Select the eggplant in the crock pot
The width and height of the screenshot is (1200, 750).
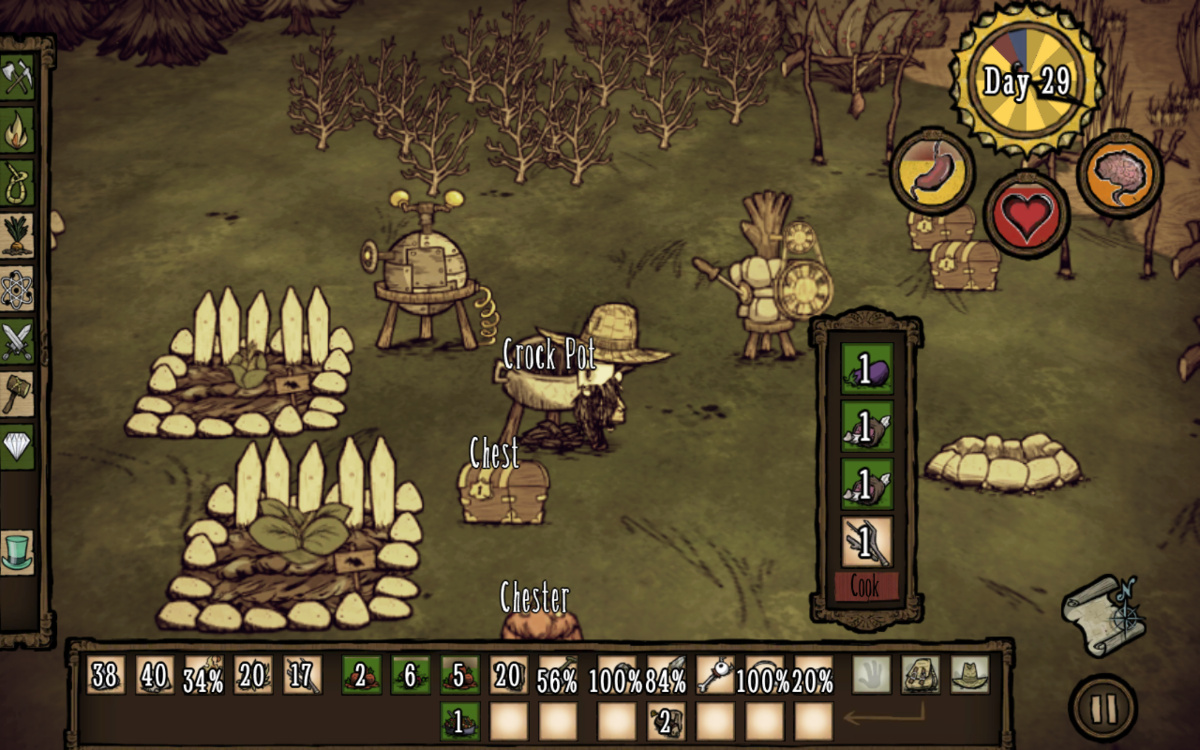click(x=866, y=371)
